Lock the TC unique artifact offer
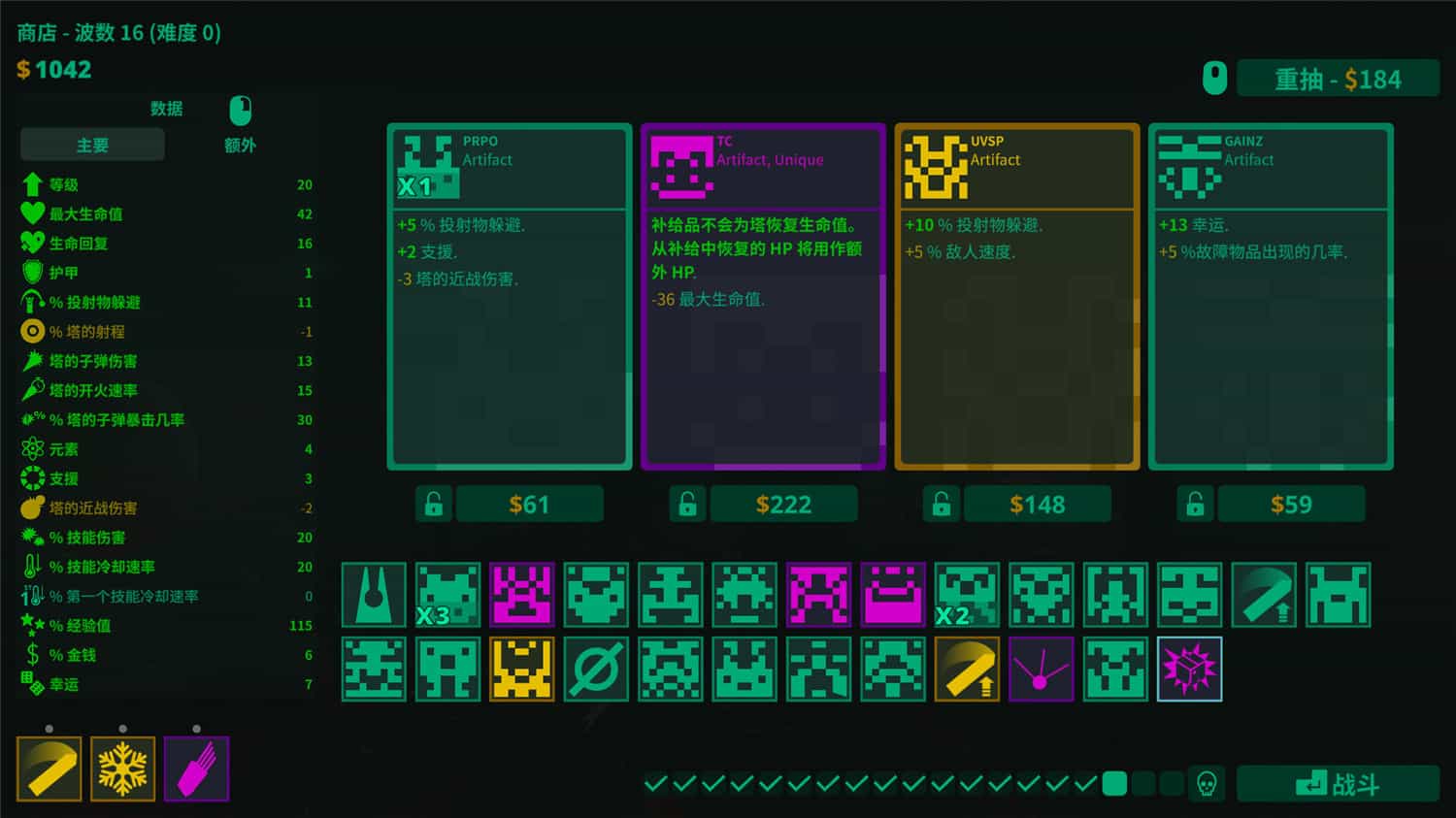 (688, 504)
